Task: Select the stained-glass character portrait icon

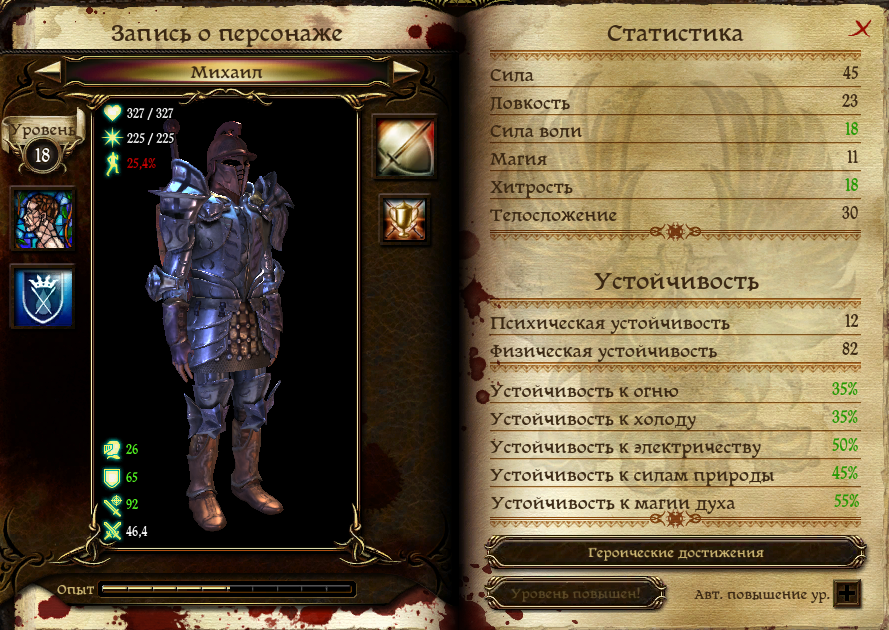Action: pos(42,219)
